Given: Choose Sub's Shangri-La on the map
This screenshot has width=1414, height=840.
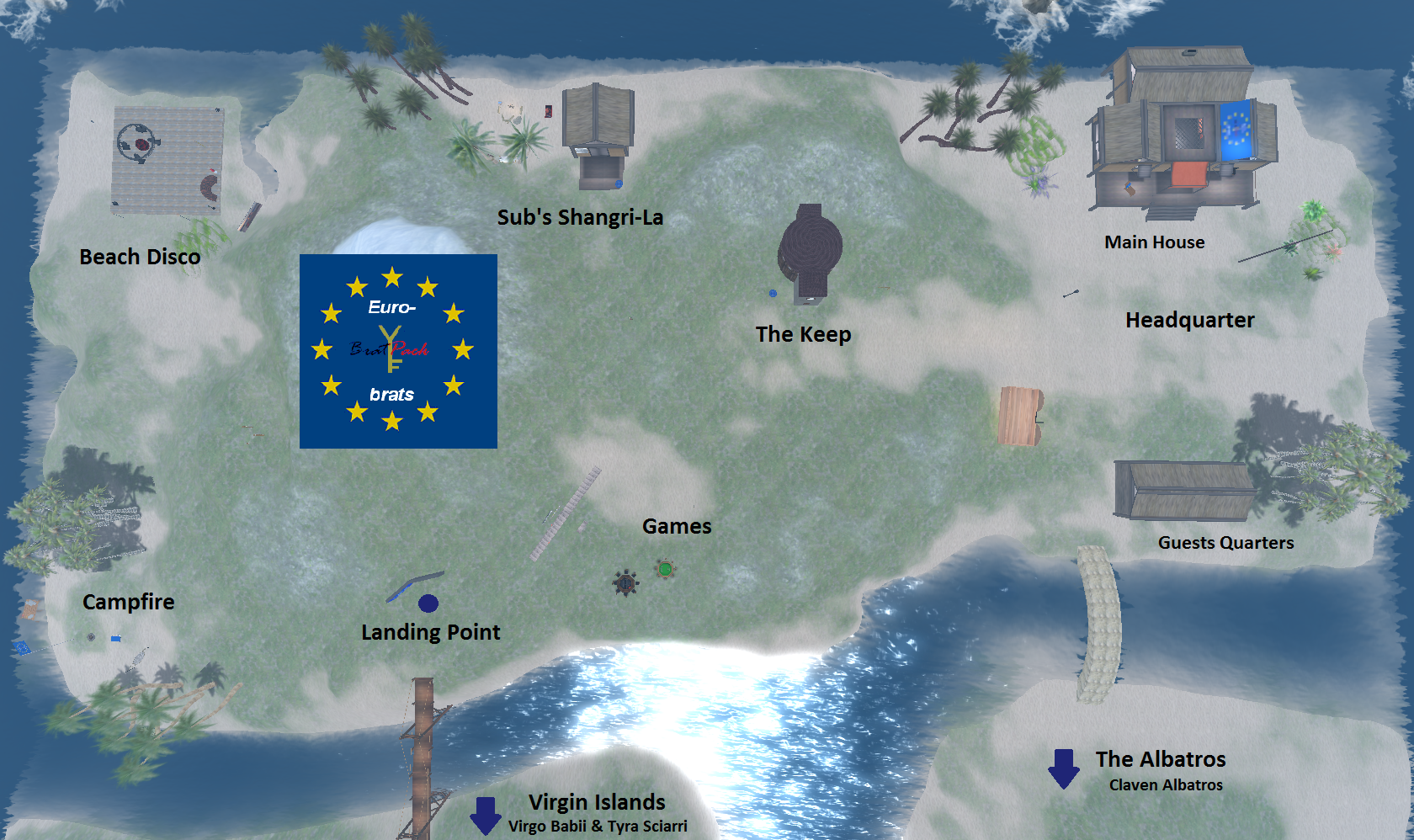Looking at the screenshot, I should (580, 217).
